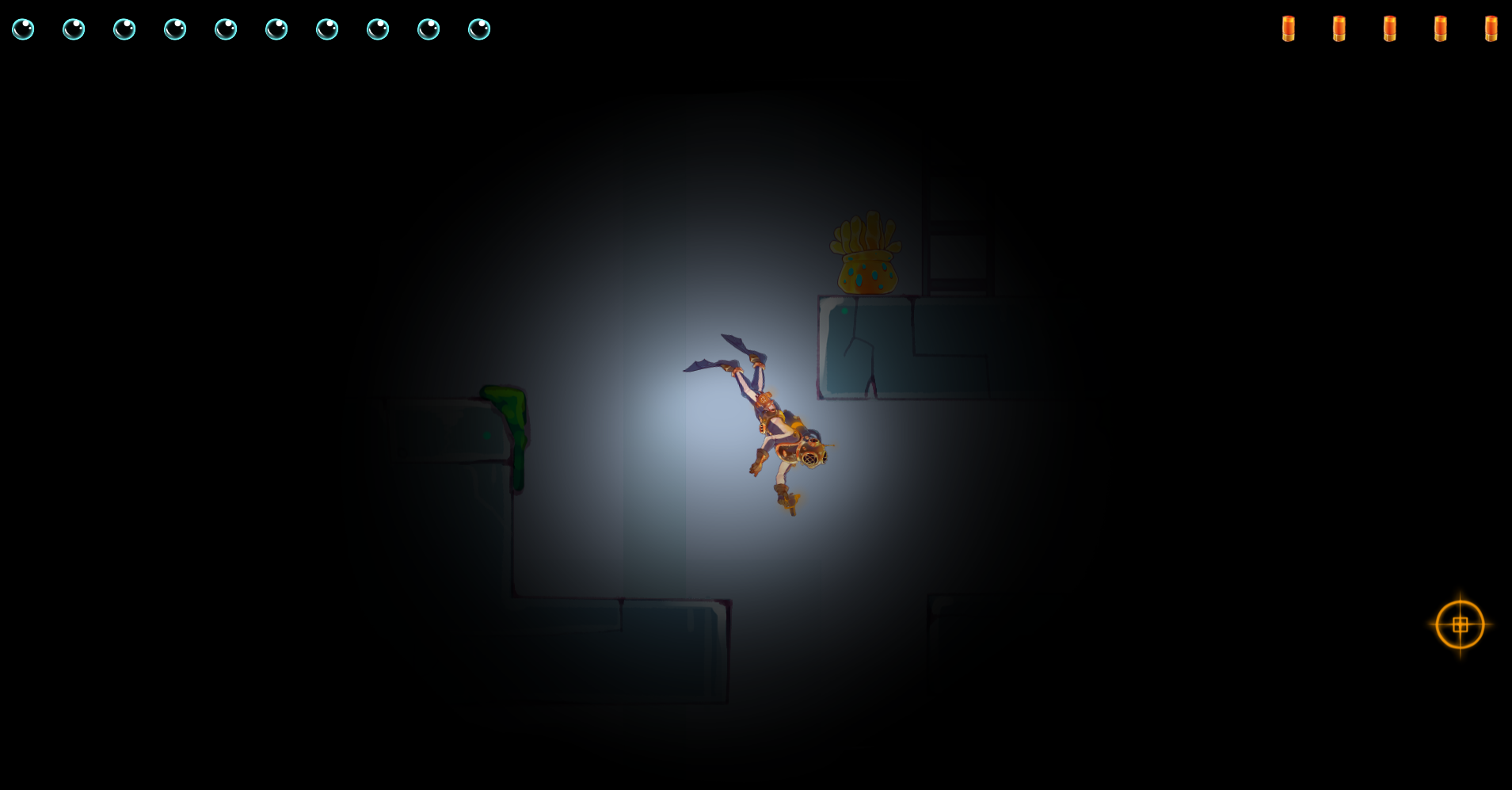Select the middle shotgun shell icon
The image size is (1512, 790).
pyautogui.click(x=1390, y=29)
